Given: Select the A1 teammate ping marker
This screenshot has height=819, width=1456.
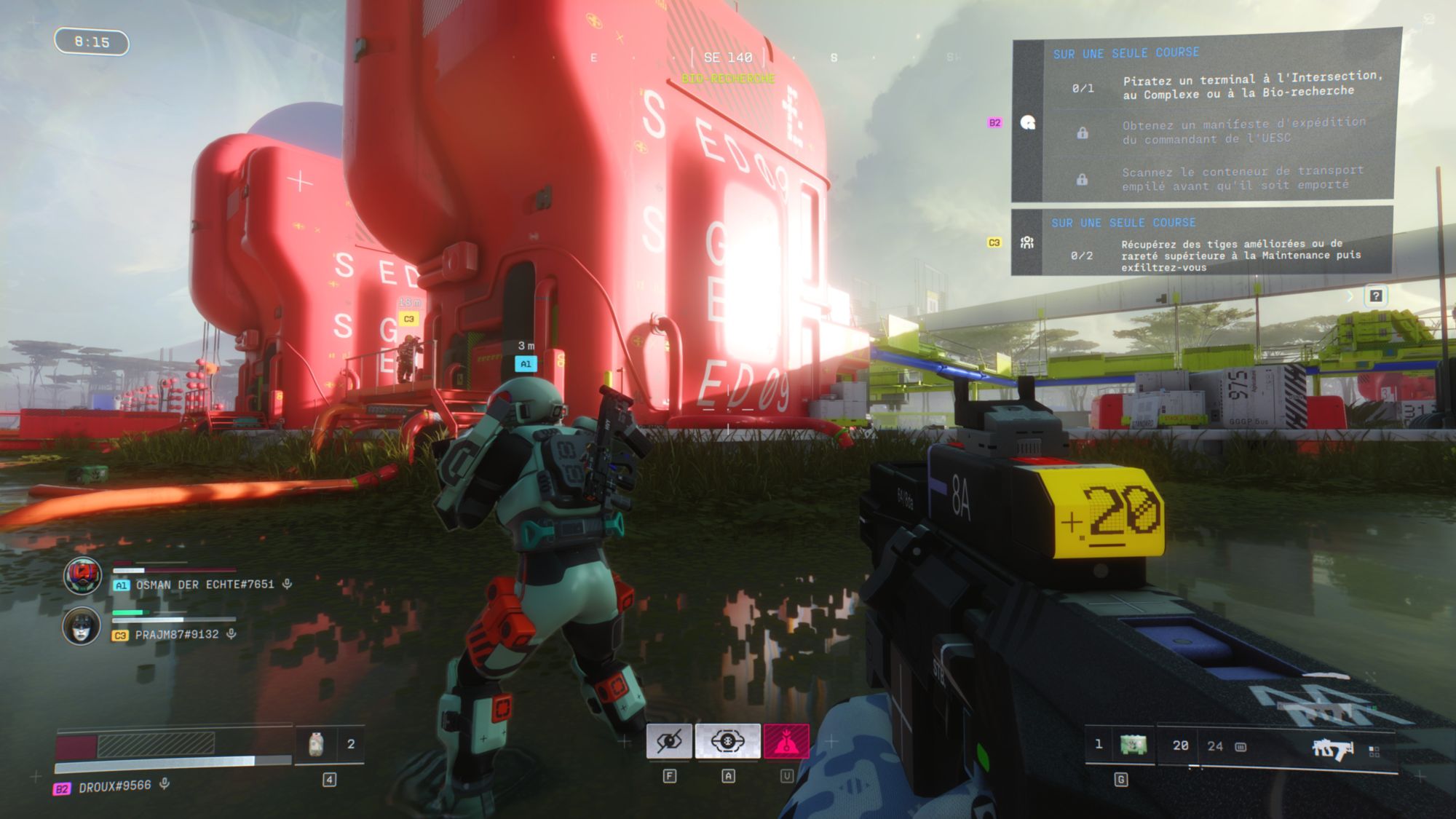Looking at the screenshot, I should [x=526, y=363].
